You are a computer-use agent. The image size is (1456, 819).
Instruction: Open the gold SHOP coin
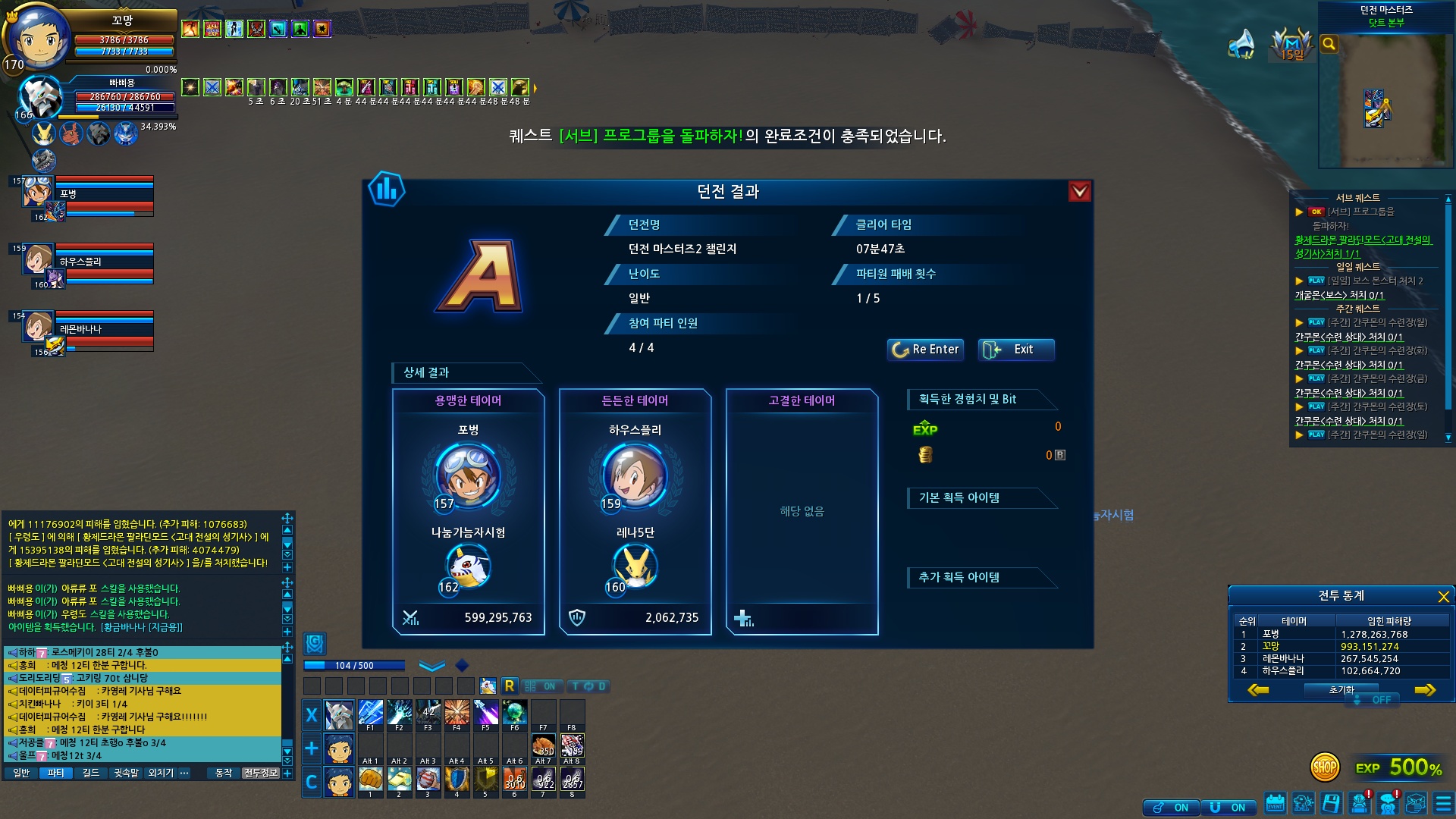[x=1325, y=767]
